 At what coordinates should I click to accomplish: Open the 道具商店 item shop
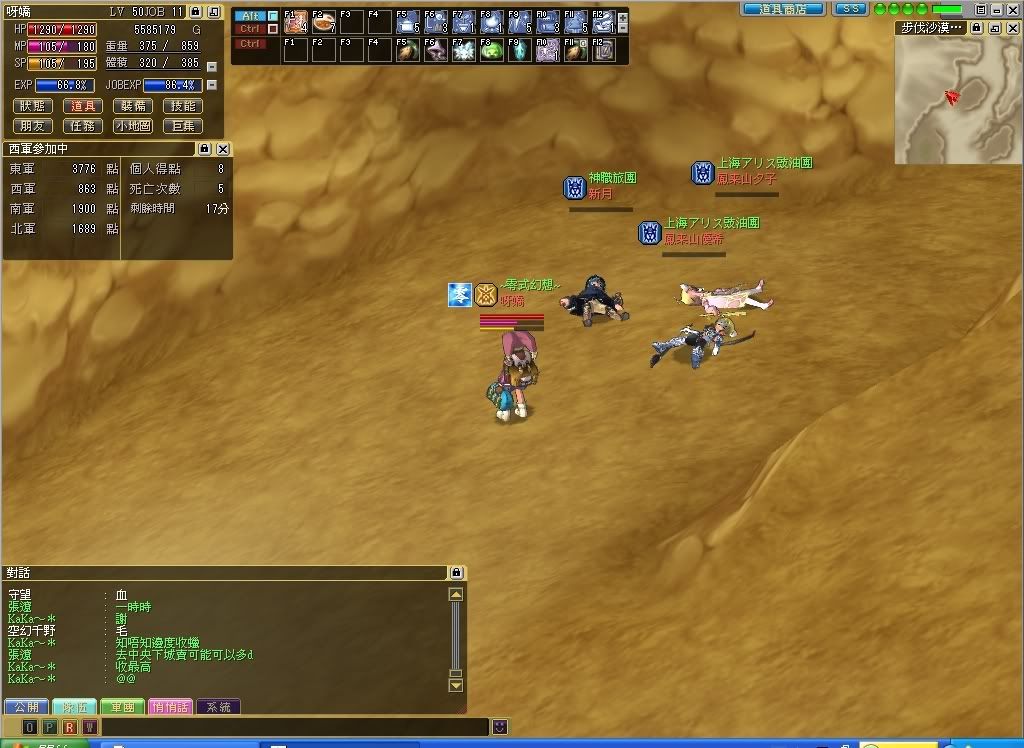[783, 9]
